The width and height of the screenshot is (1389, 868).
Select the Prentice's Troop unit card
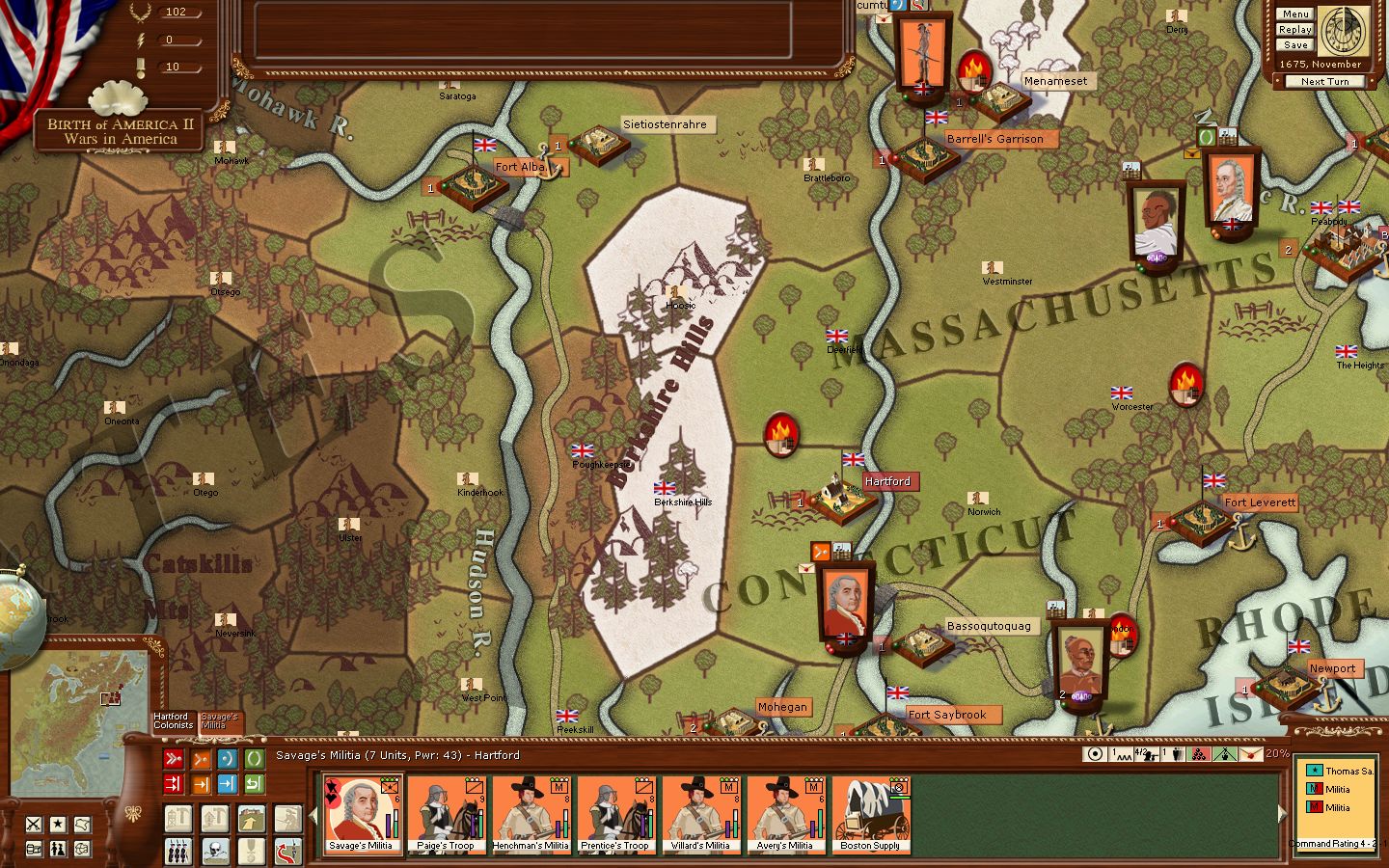[x=615, y=815]
